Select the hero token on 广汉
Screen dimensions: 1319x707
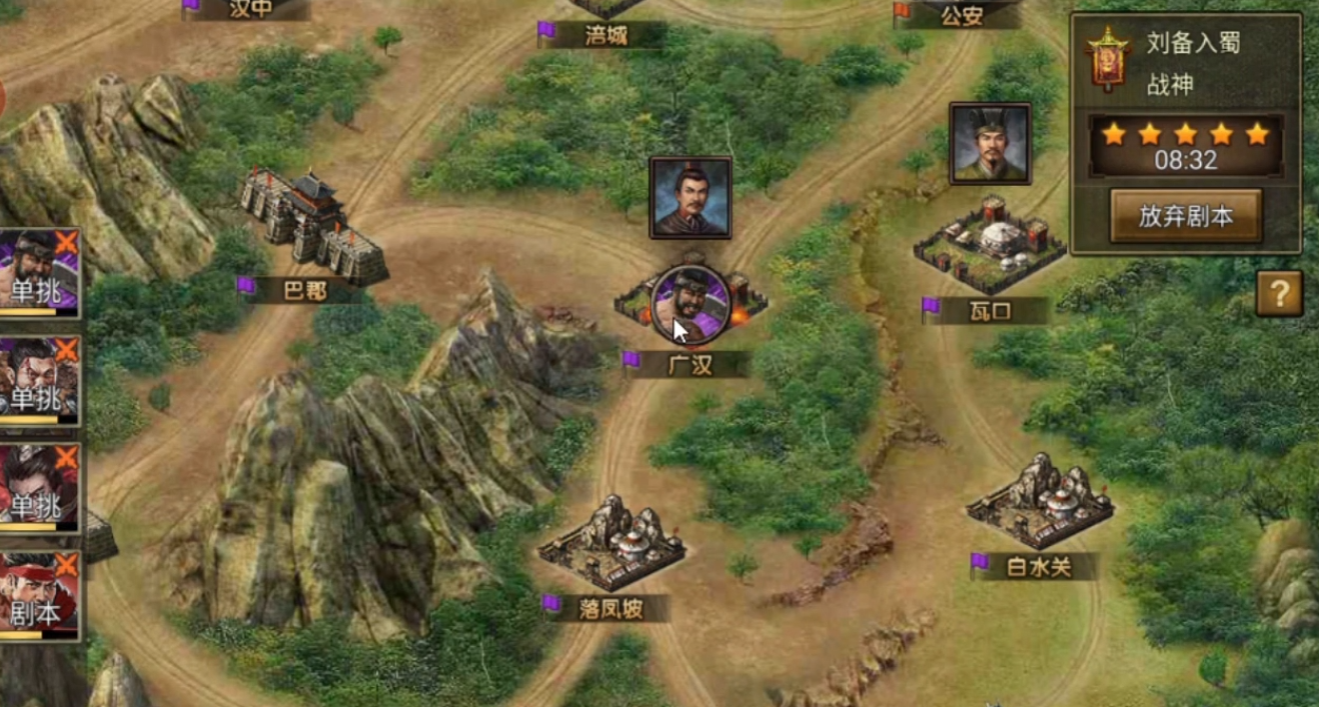[690, 302]
